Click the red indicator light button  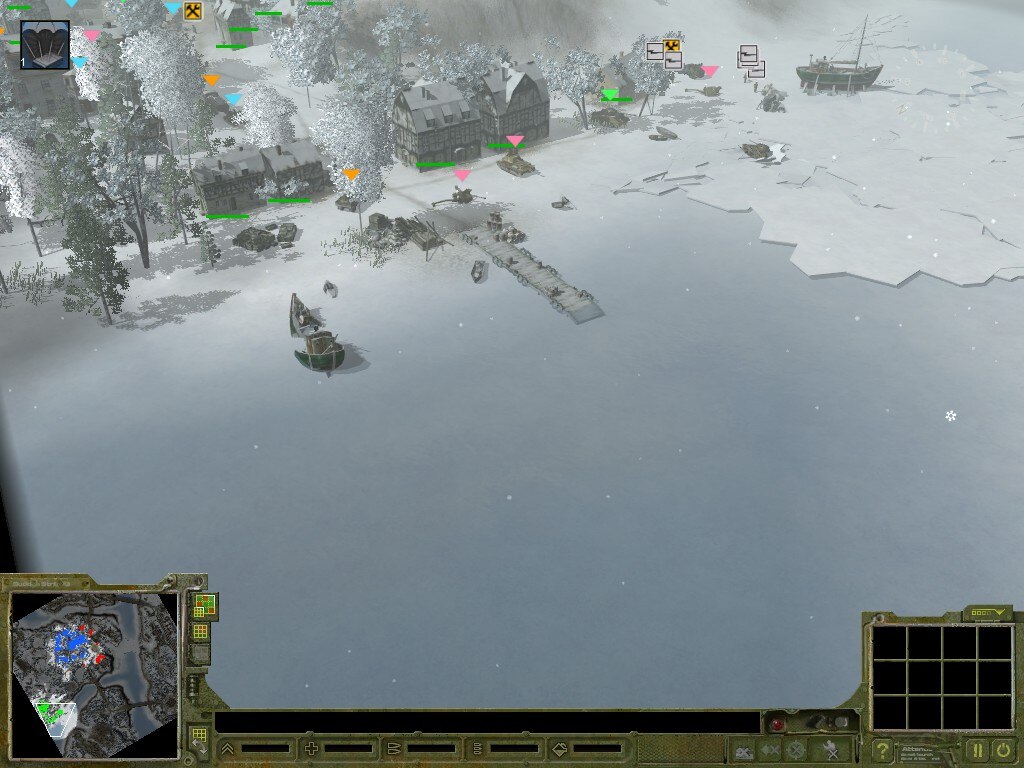(x=776, y=724)
